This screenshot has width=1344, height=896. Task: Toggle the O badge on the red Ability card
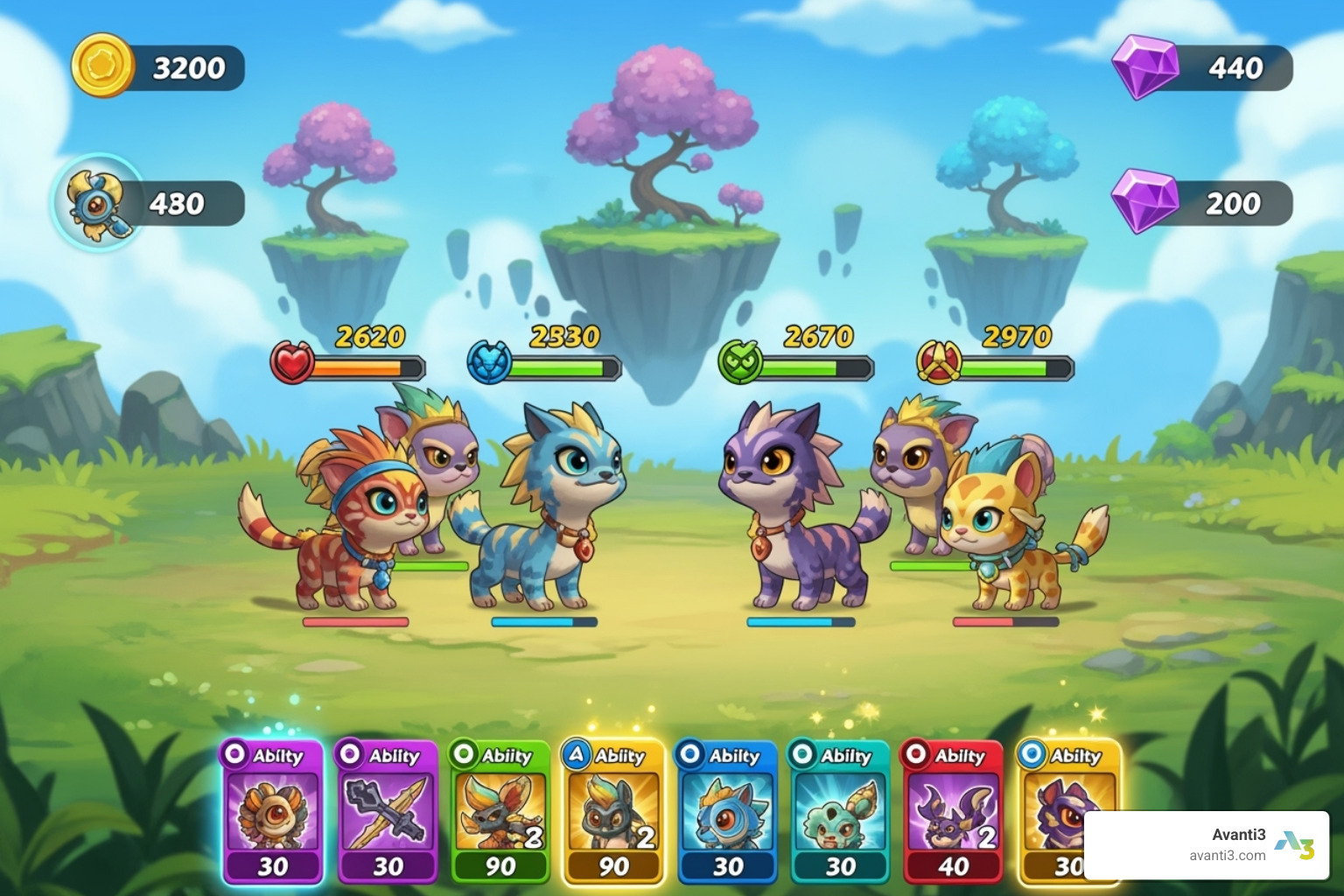[x=916, y=756]
